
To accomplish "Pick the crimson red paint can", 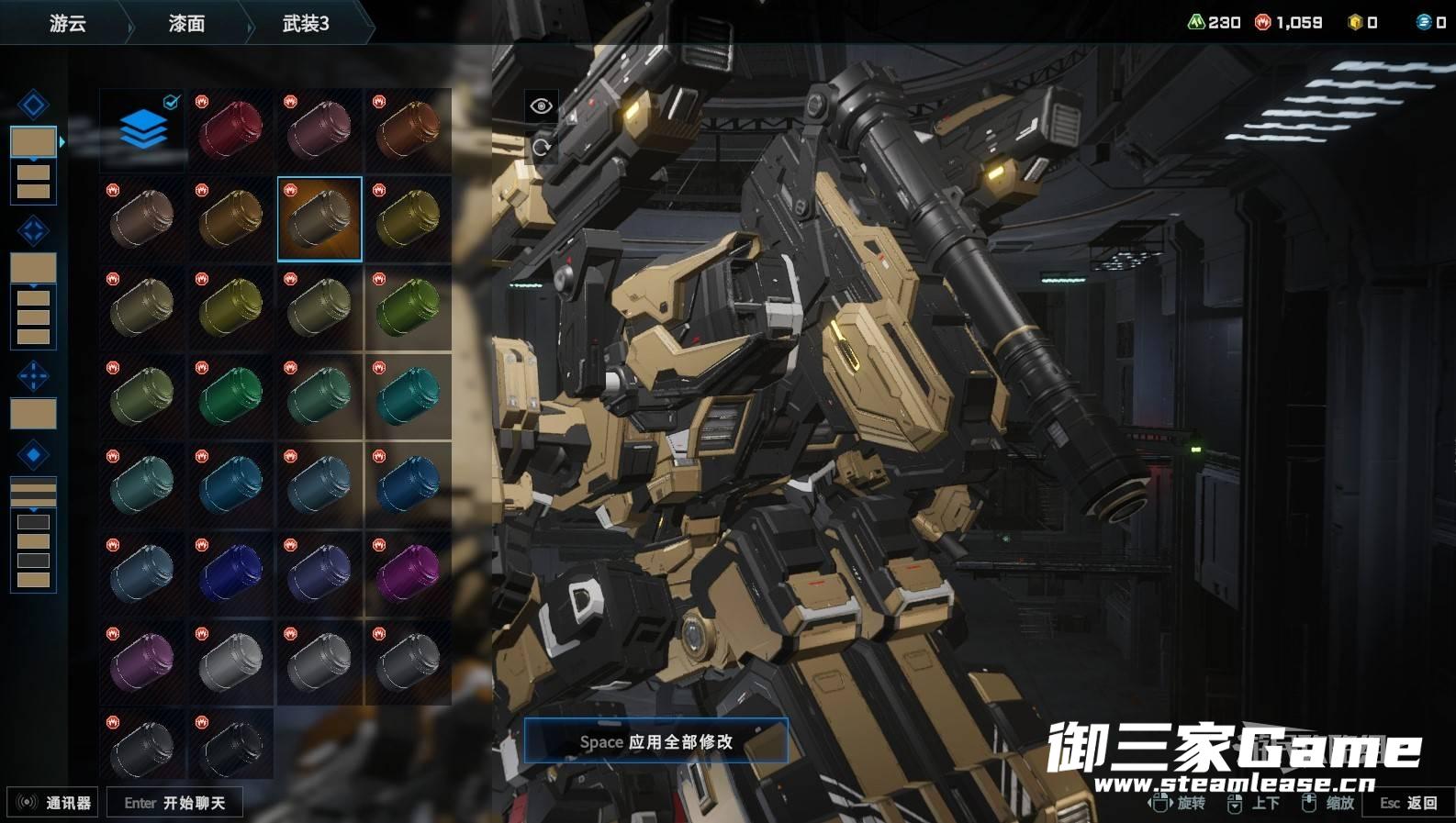I will point(230,129).
